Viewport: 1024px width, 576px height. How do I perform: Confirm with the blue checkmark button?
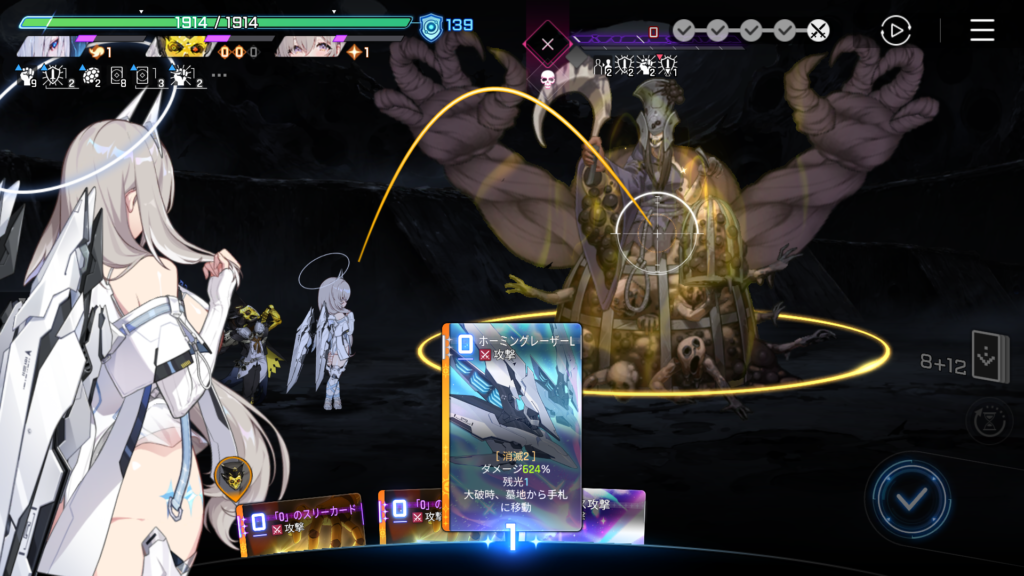(909, 499)
